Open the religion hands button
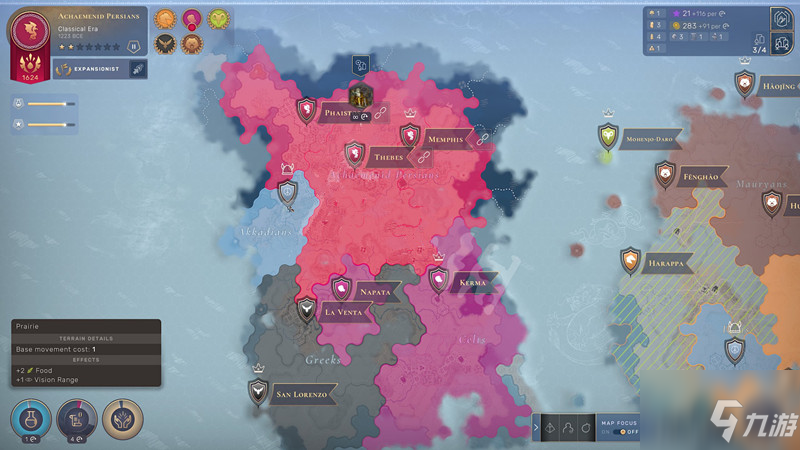This screenshot has width=800, height=450. click(124, 418)
